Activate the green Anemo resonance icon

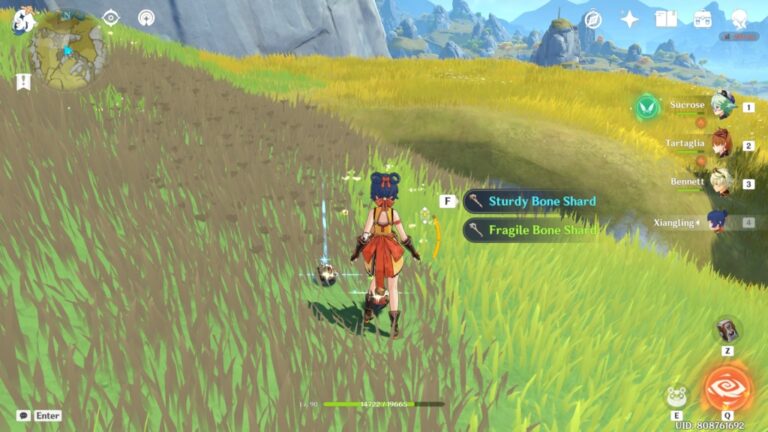pos(647,105)
